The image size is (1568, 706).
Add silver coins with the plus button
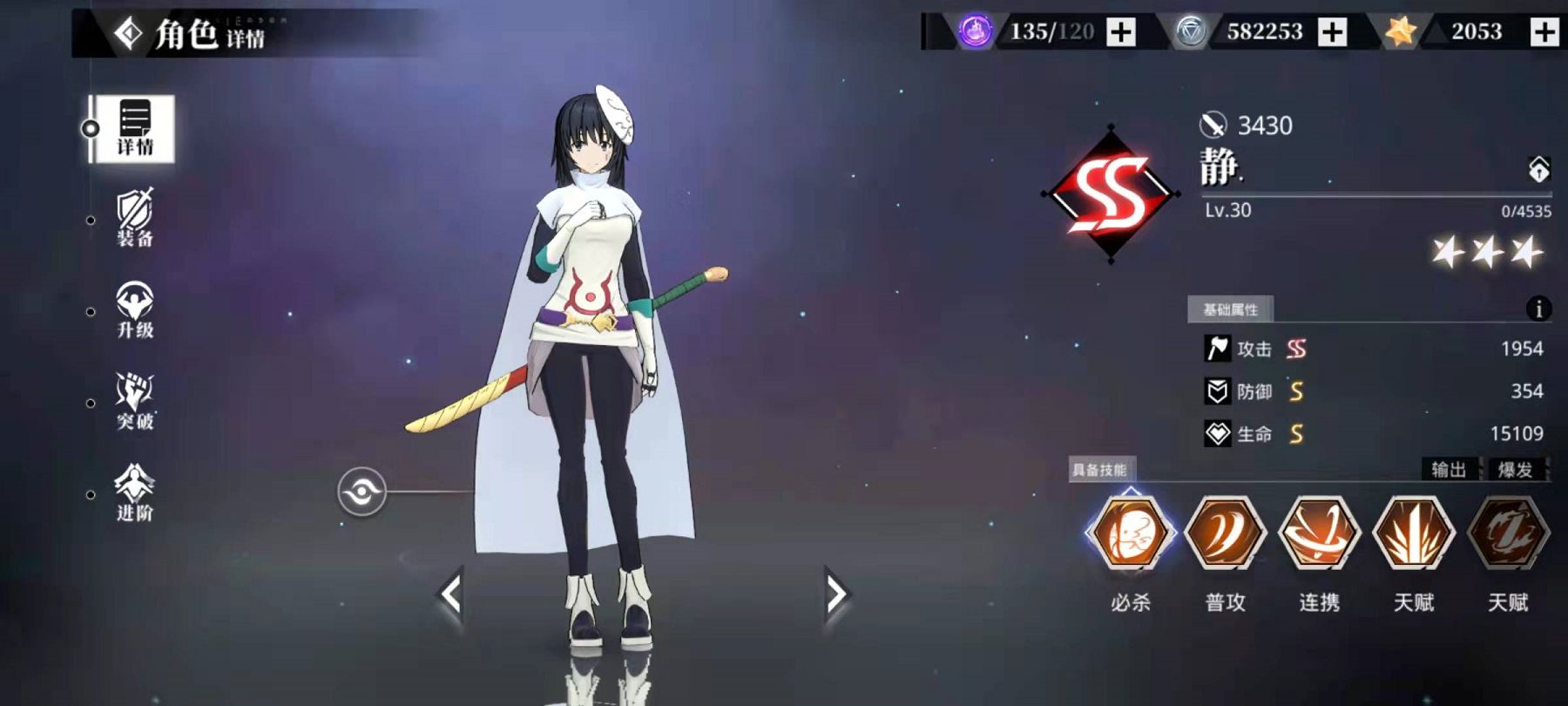pos(1332,32)
